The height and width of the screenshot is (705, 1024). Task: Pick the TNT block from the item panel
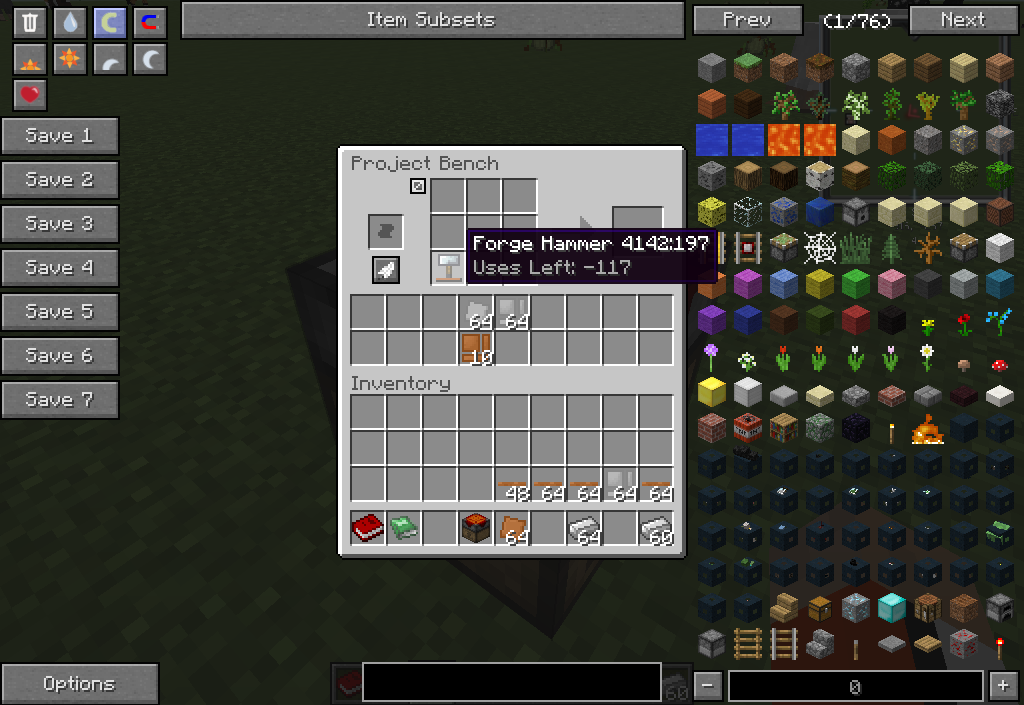click(747, 429)
